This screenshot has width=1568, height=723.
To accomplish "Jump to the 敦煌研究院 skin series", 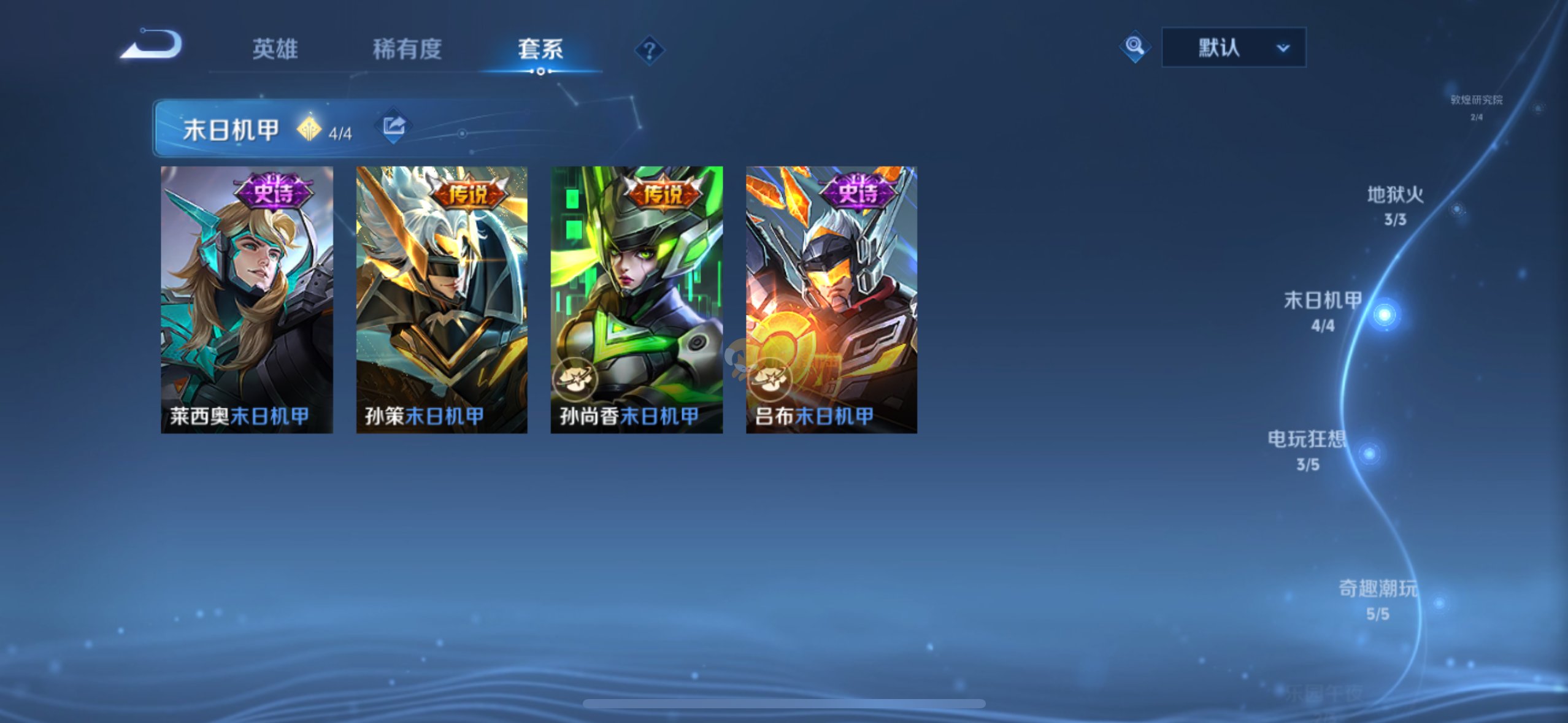I will (1476, 105).
